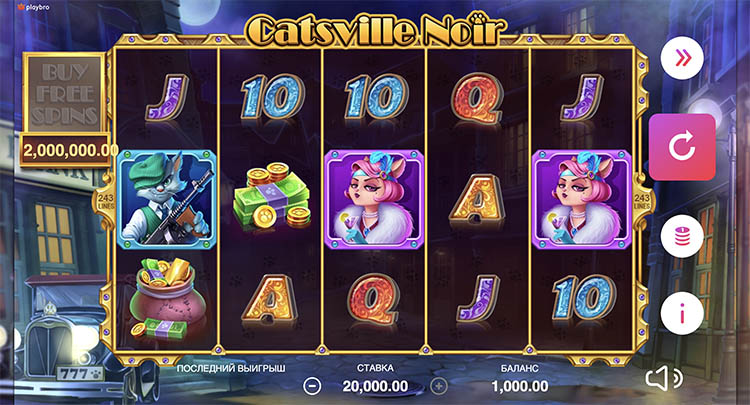Show the game info paytable
The image size is (750, 405).
coord(682,314)
